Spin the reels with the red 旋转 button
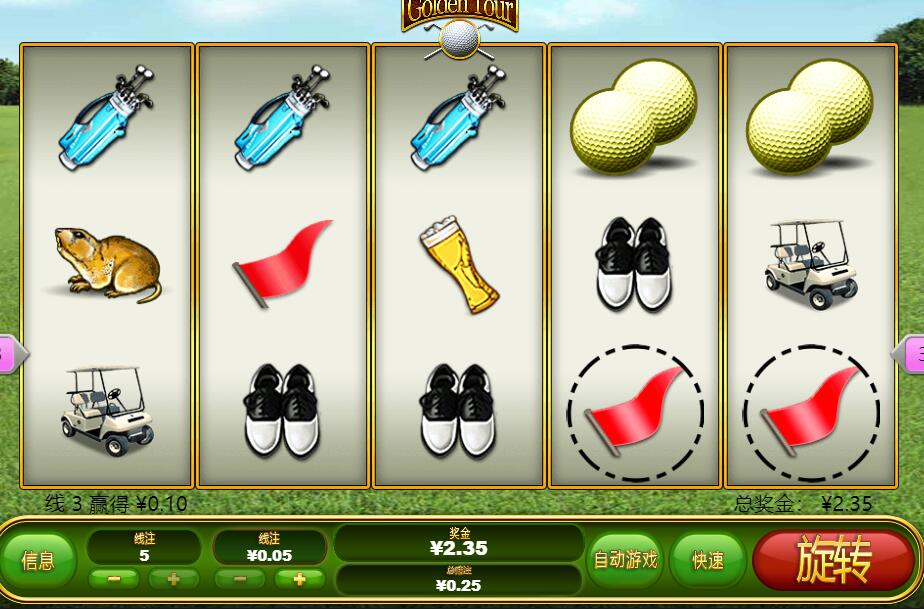924x609 pixels. (834, 560)
